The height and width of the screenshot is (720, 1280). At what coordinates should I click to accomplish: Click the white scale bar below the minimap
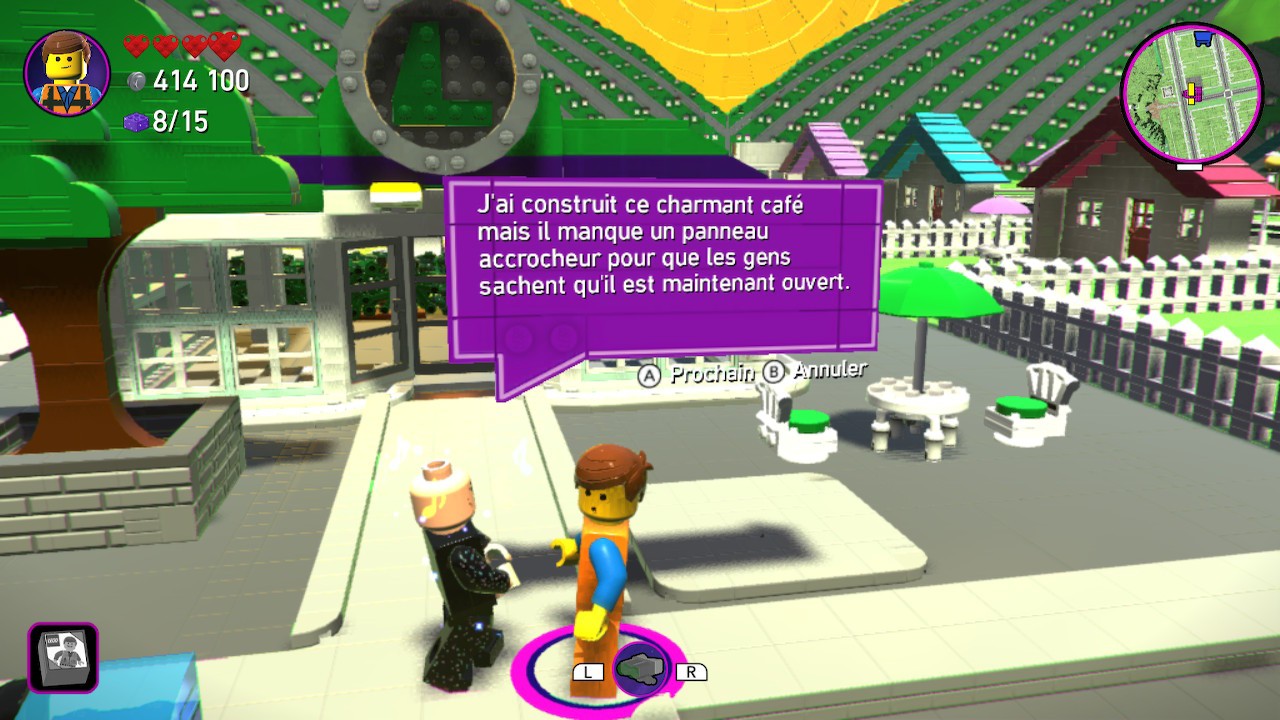coord(1188,167)
